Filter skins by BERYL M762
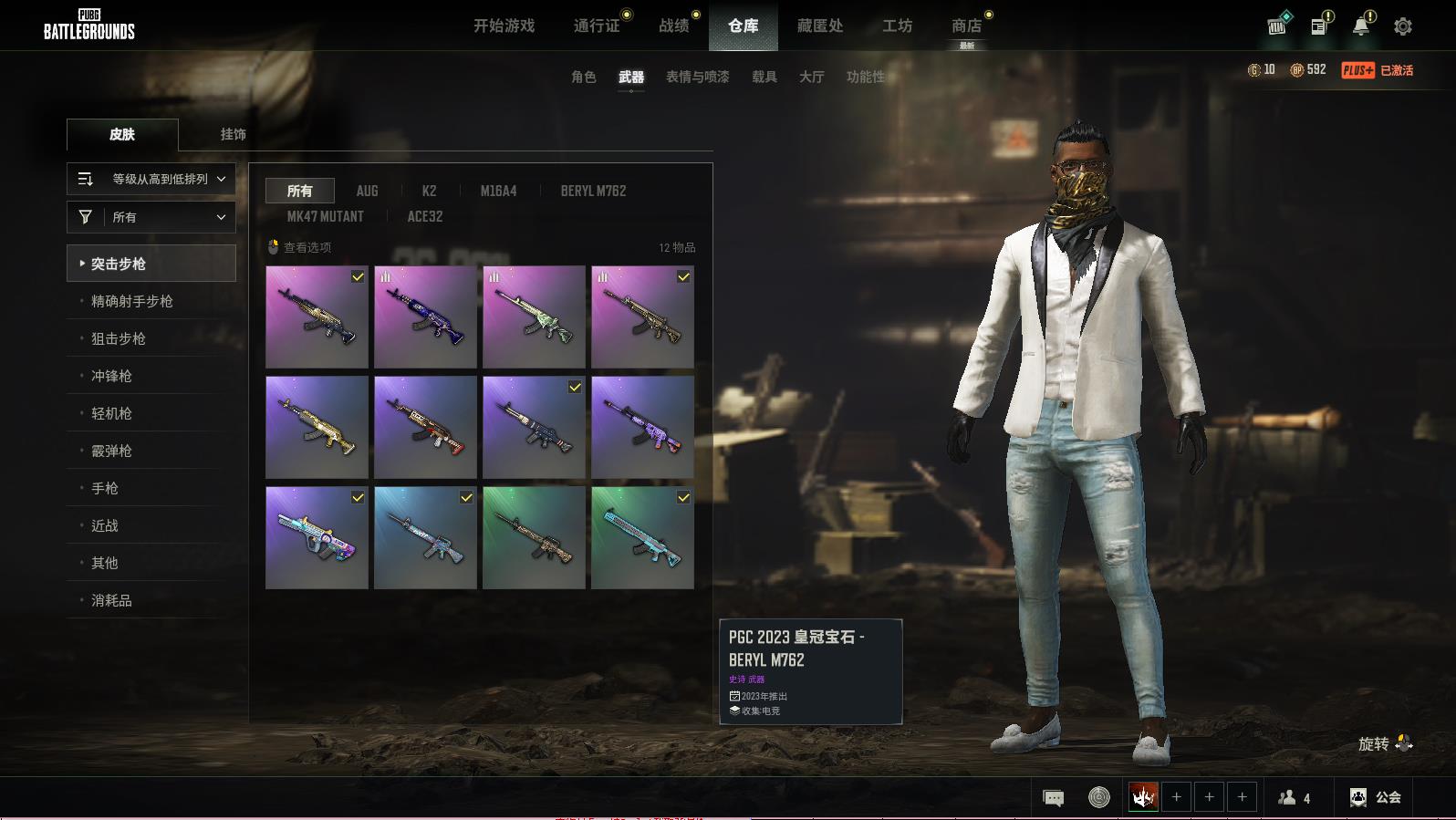This screenshot has height=820, width=1456. click(593, 191)
